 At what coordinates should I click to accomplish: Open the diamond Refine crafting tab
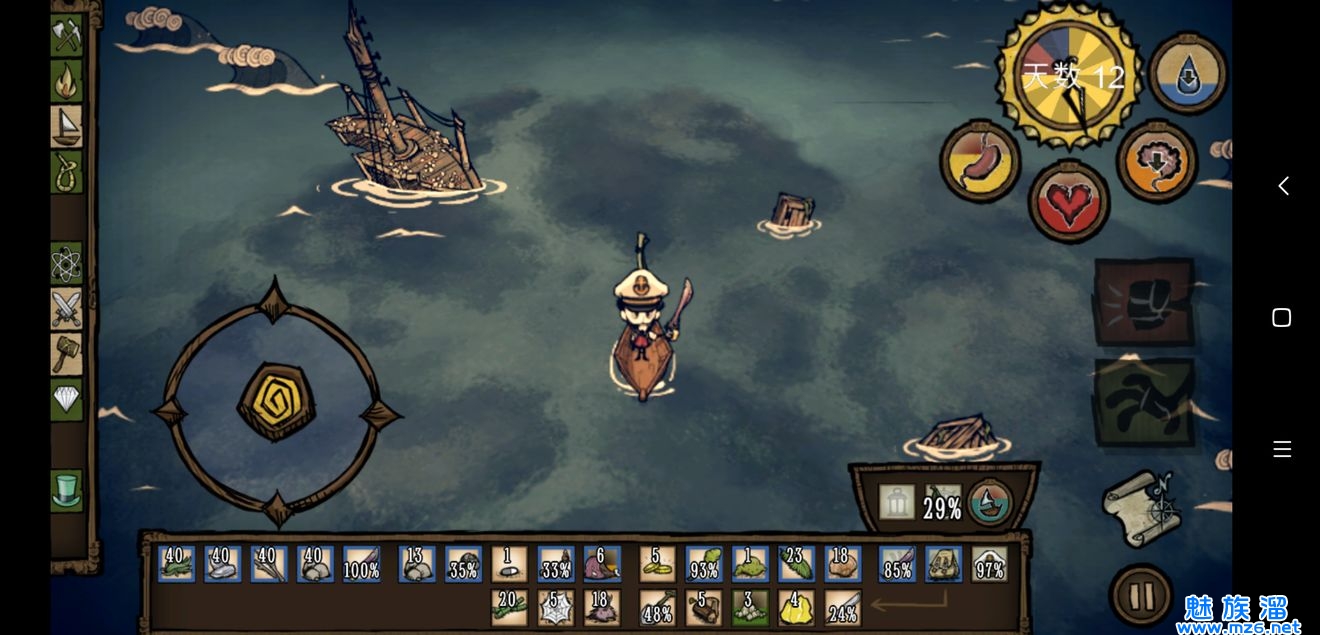click(66, 399)
